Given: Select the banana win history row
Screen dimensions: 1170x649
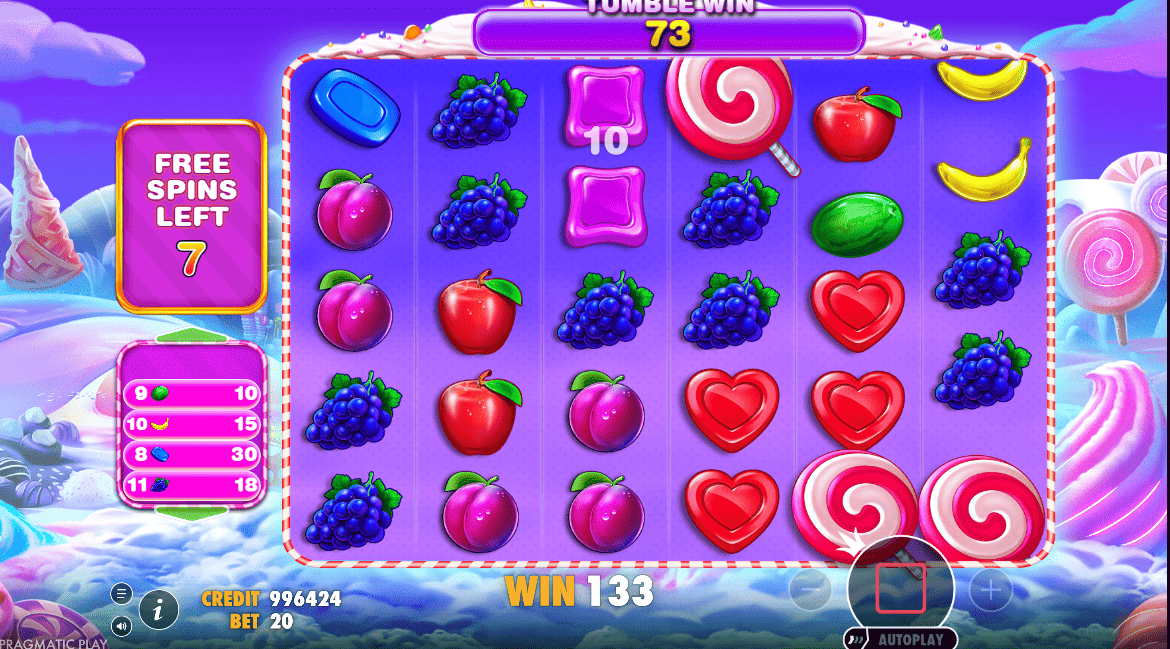Looking at the screenshot, I should coord(191,424).
